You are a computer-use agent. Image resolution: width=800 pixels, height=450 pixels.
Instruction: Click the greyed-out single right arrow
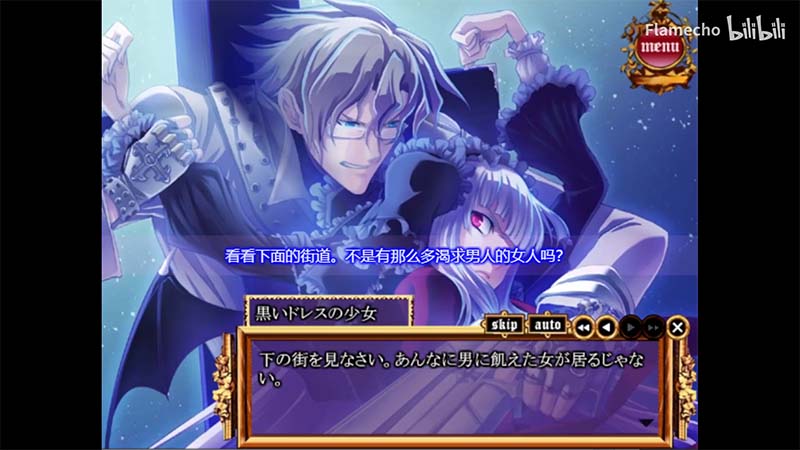point(630,326)
